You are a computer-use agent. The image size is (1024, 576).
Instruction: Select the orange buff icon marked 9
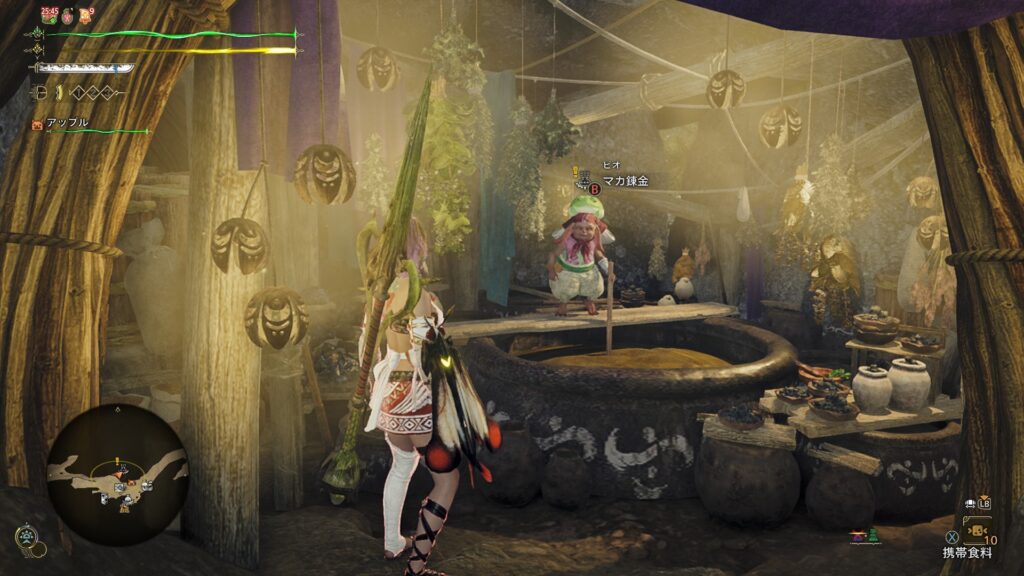pyautogui.click(x=88, y=14)
